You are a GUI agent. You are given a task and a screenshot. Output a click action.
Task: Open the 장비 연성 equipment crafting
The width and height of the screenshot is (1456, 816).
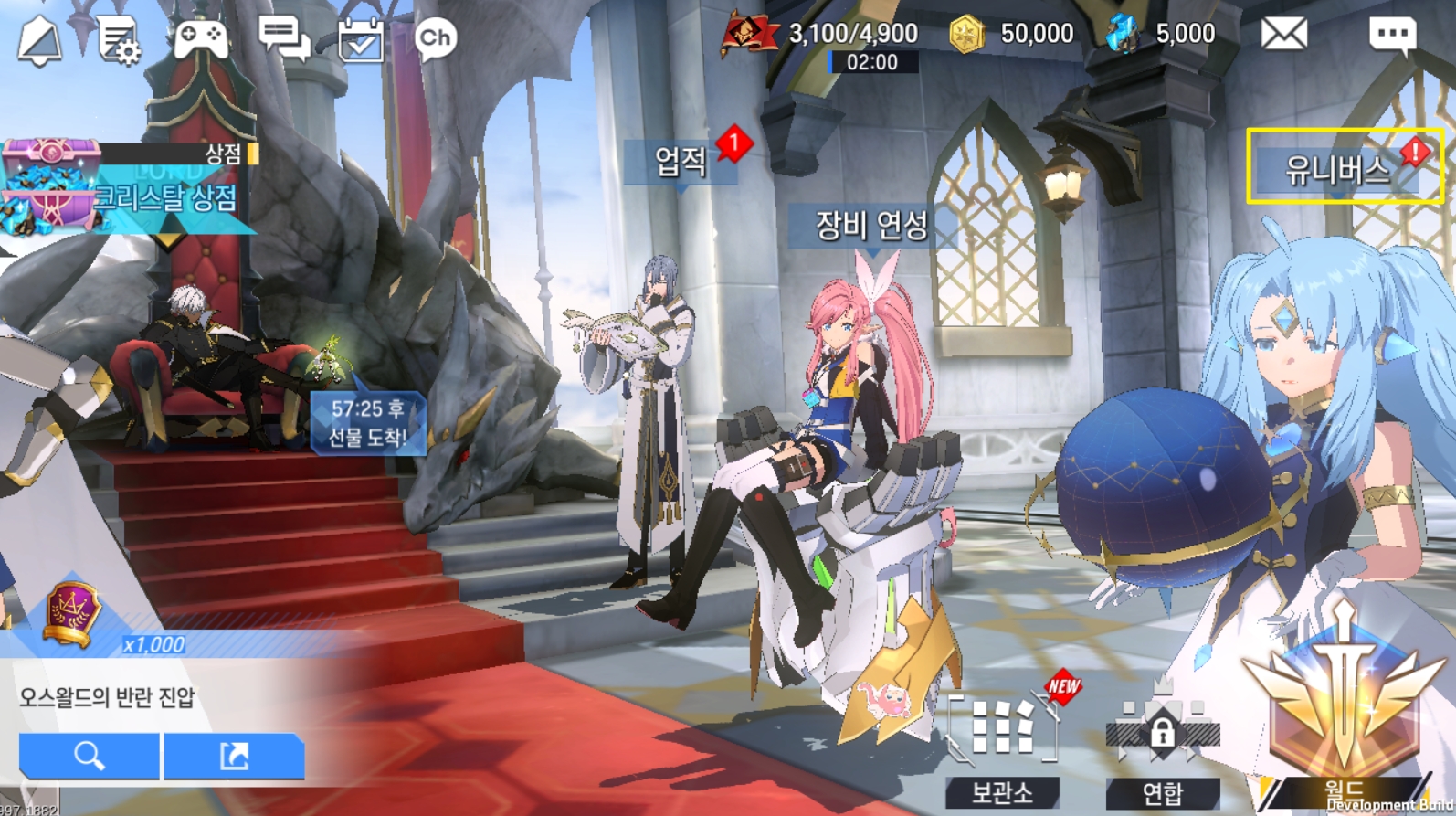pyautogui.click(x=871, y=225)
